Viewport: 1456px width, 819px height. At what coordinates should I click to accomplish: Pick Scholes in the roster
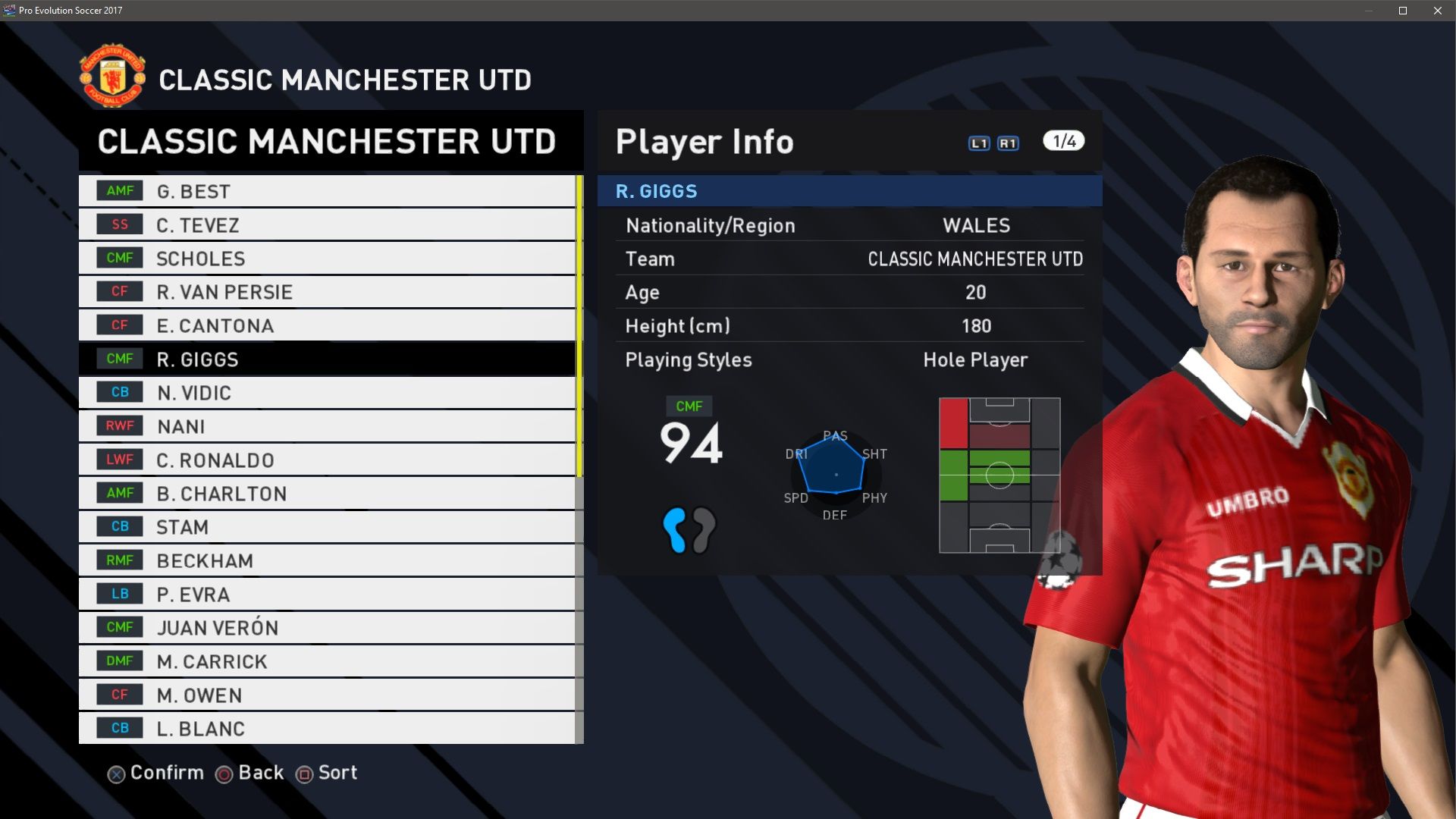(326, 259)
